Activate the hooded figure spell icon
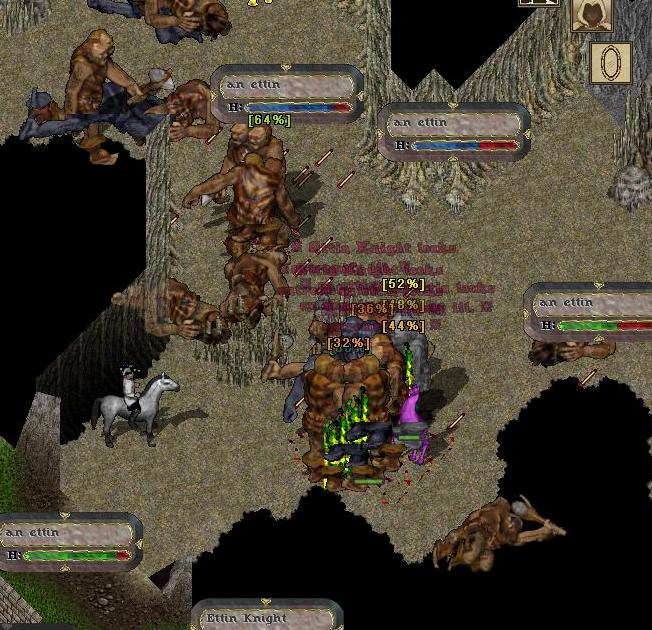 point(592,14)
